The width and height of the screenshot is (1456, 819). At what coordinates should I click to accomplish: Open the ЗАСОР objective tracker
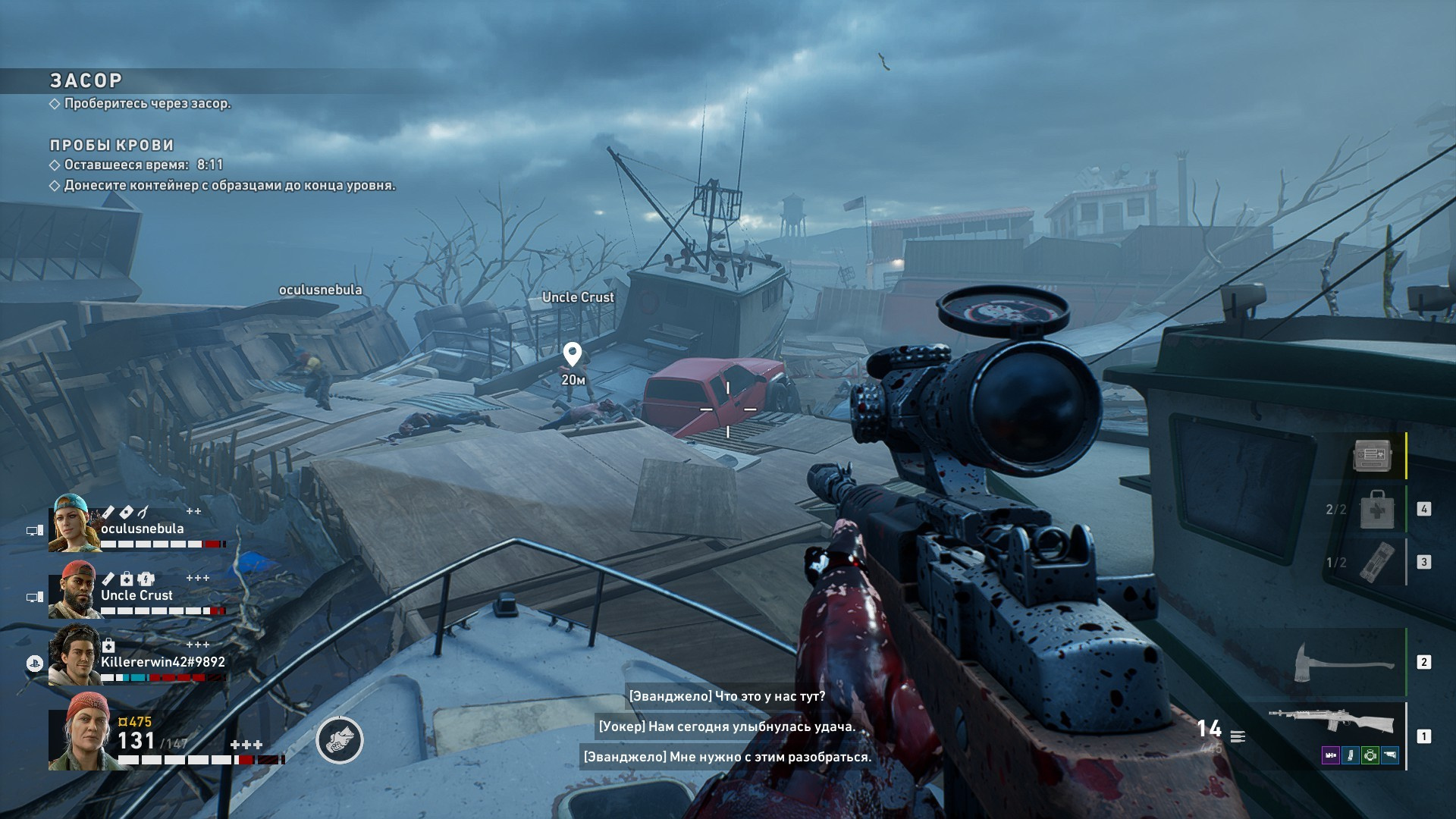pos(86,80)
